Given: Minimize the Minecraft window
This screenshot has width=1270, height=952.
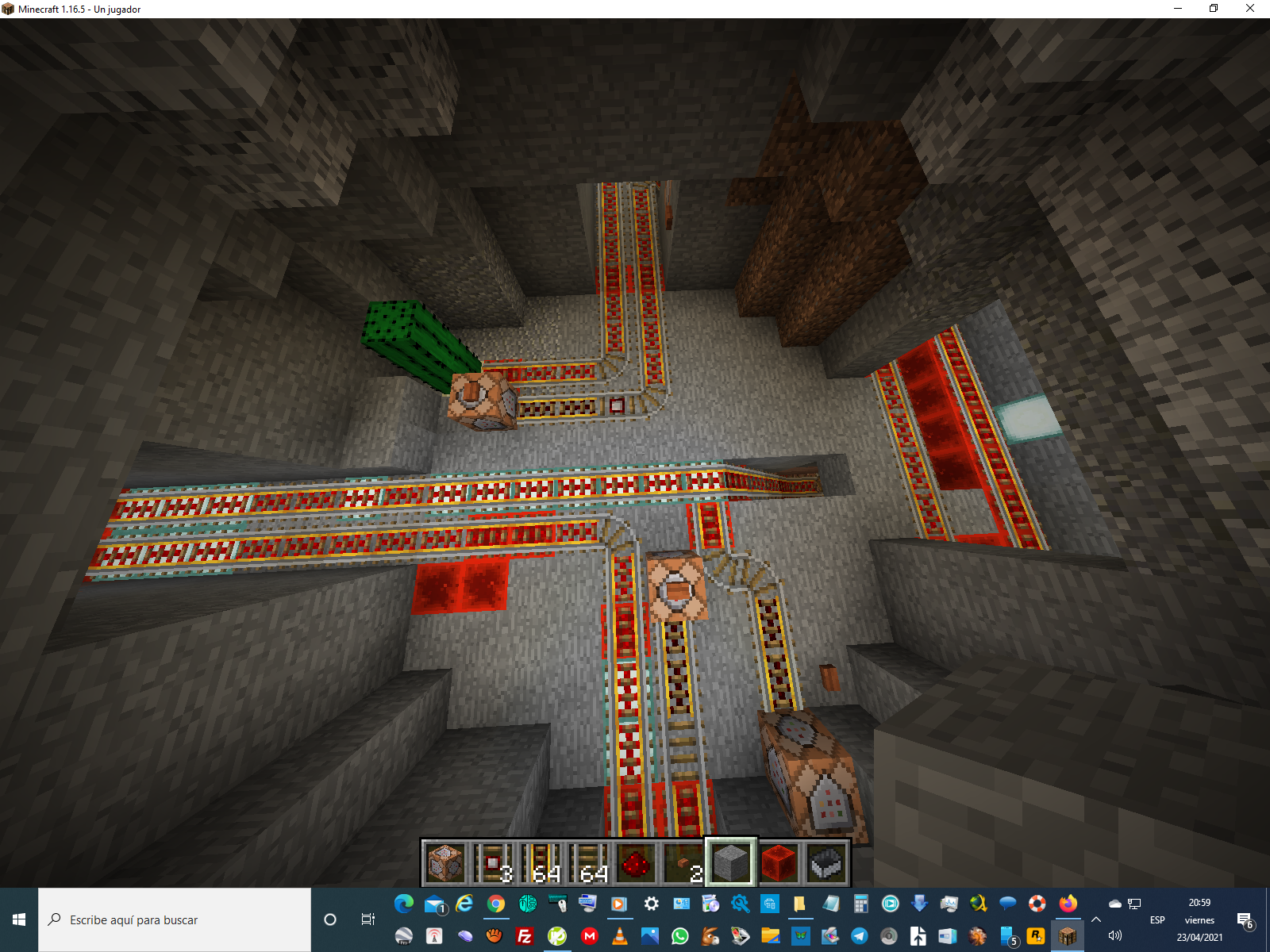Looking at the screenshot, I should 1178,9.
